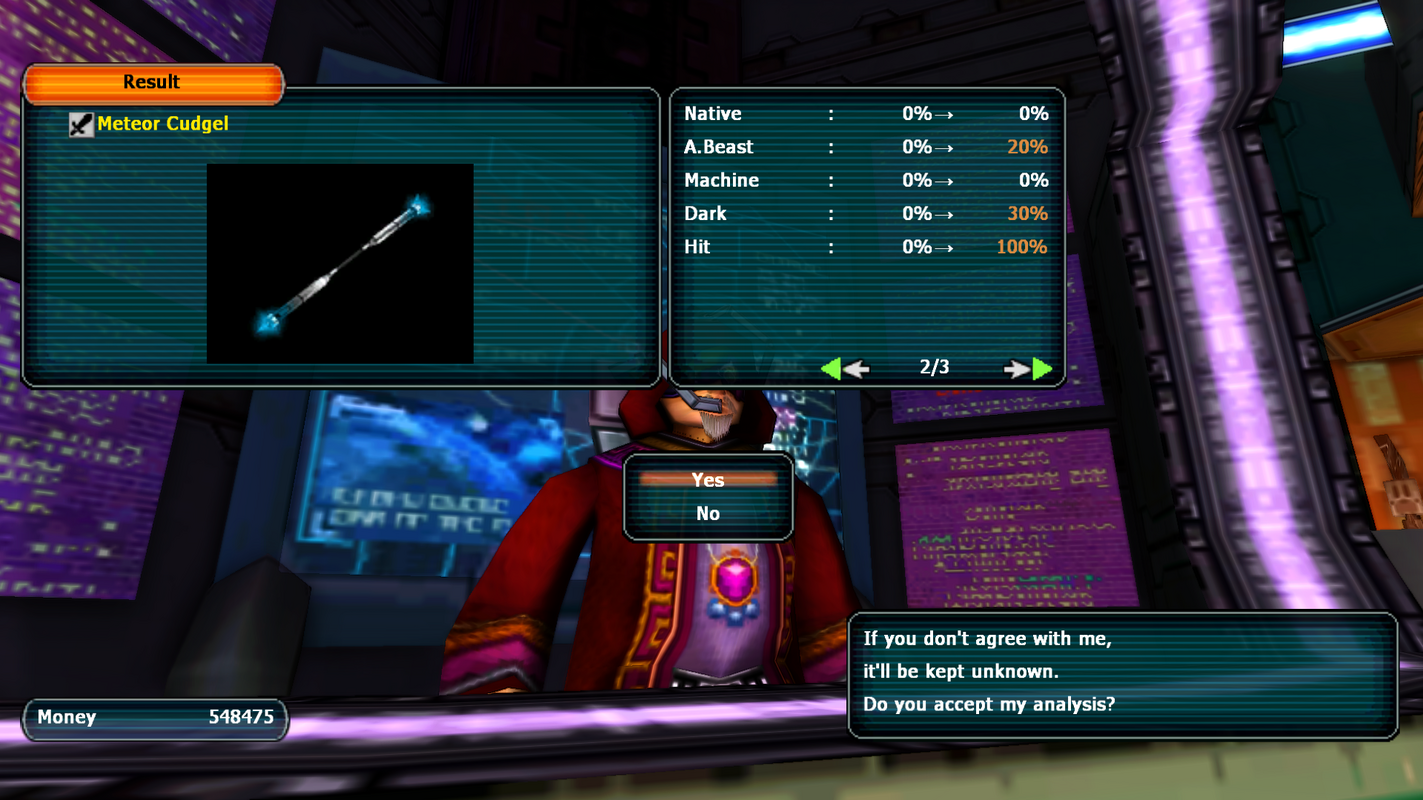Select the Meteor Cudgel weapon image
Image resolution: width=1423 pixels, height=800 pixels.
[340, 264]
